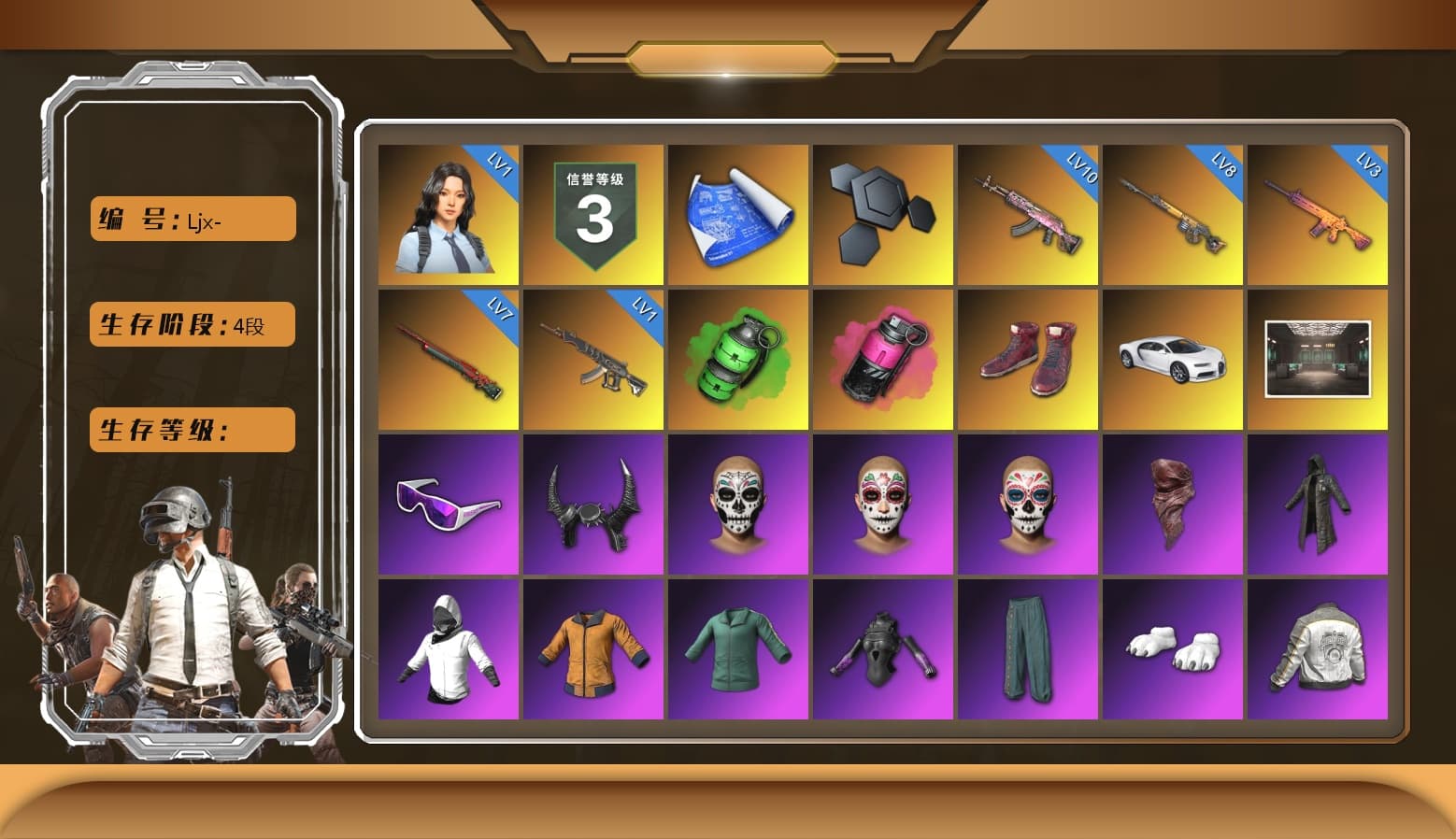
Task: Select the white Bugatti vehicle skin
Action: pyautogui.click(x=1173, y=358)
